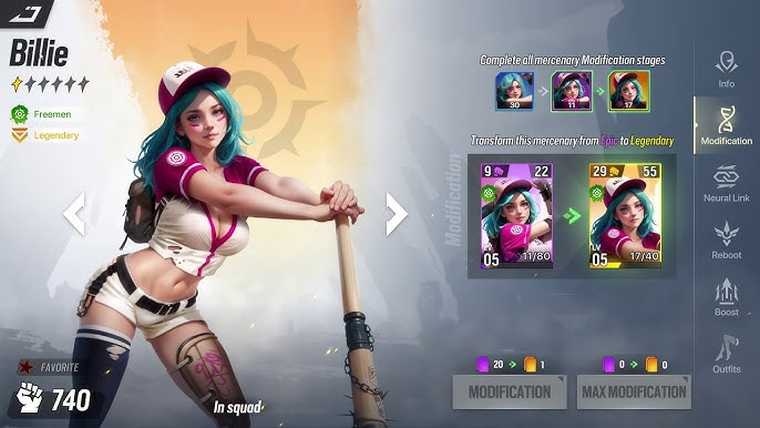Switch to the Outfits tab

click(x=726, y=354)
